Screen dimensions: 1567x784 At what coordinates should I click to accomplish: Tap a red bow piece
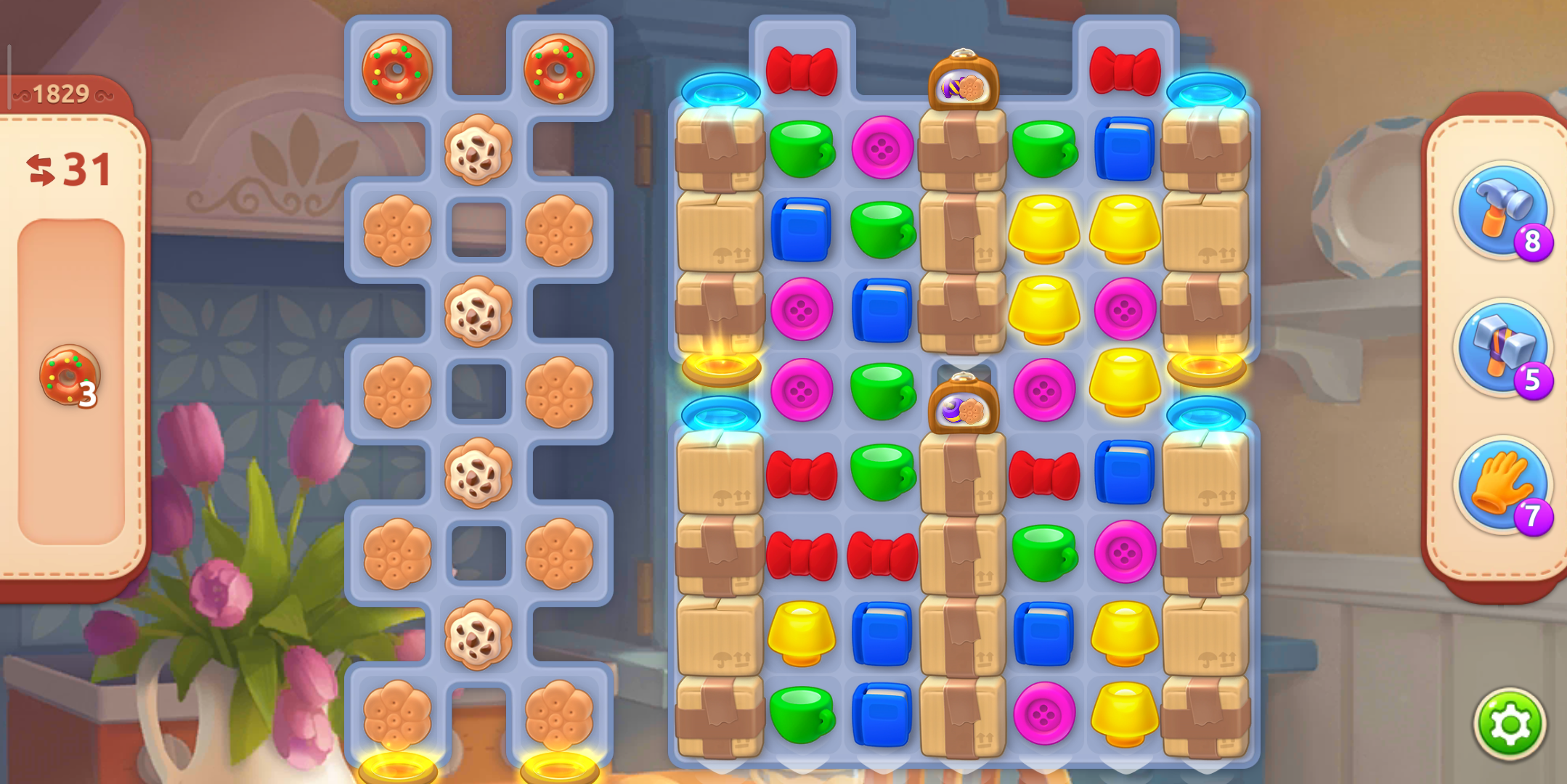point(802,73)
